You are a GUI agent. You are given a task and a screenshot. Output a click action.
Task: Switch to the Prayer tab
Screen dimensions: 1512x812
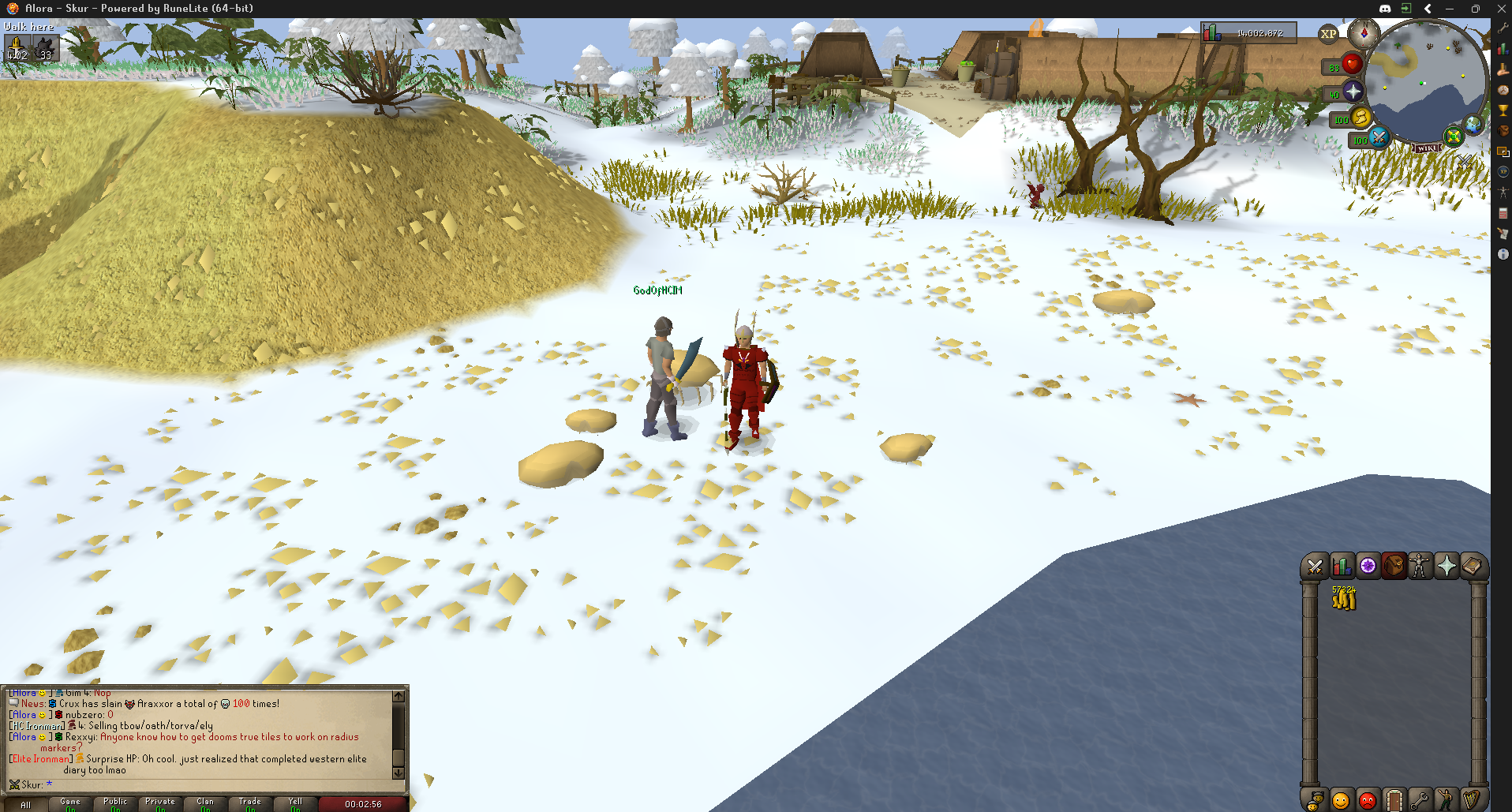(1447, 566)
